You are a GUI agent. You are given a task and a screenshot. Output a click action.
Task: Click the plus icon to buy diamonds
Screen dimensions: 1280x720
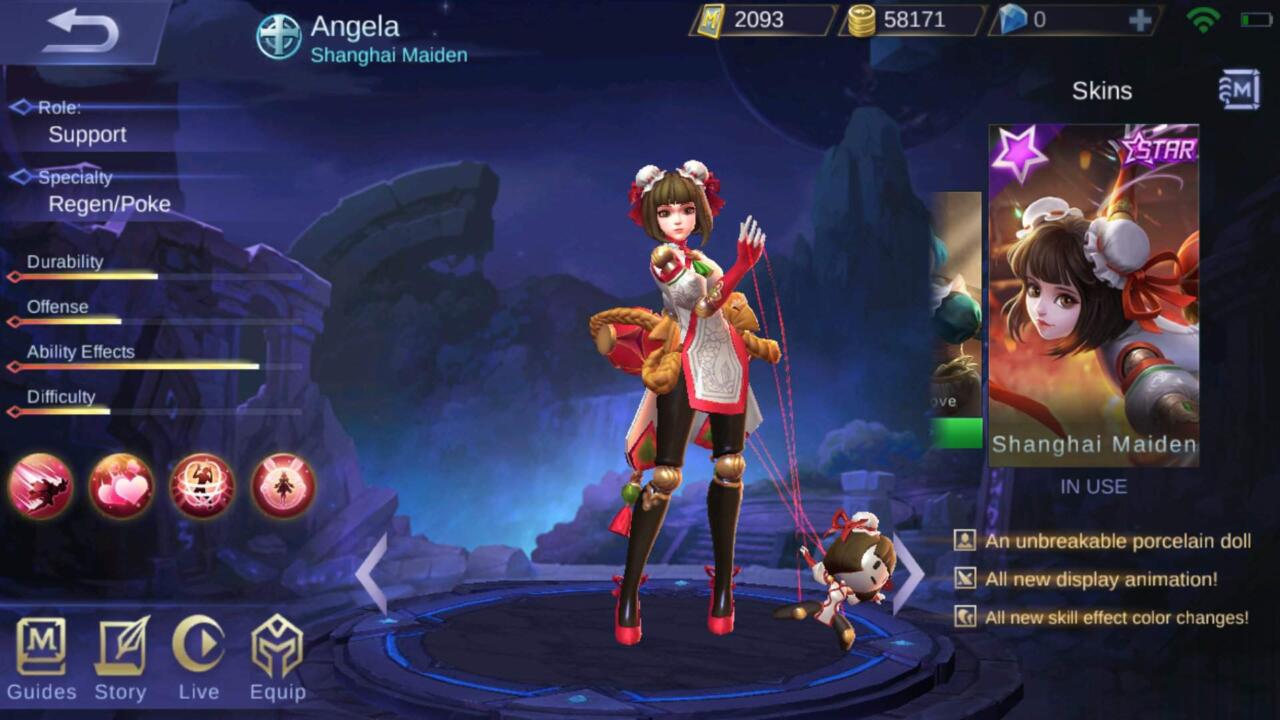[x=1140, y=20]
